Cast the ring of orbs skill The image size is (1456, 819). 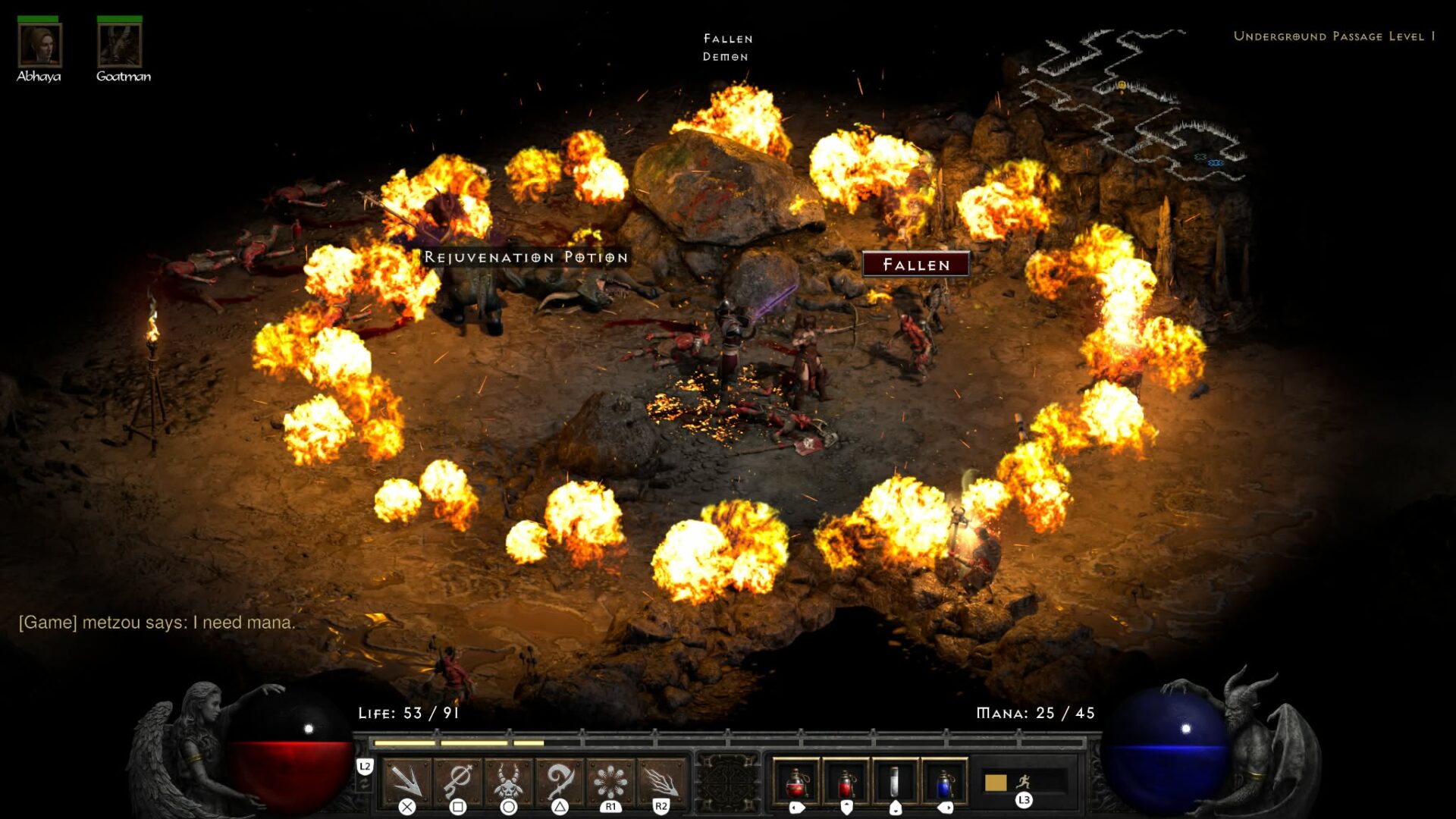pyautogui.click(x=610, y=781)
